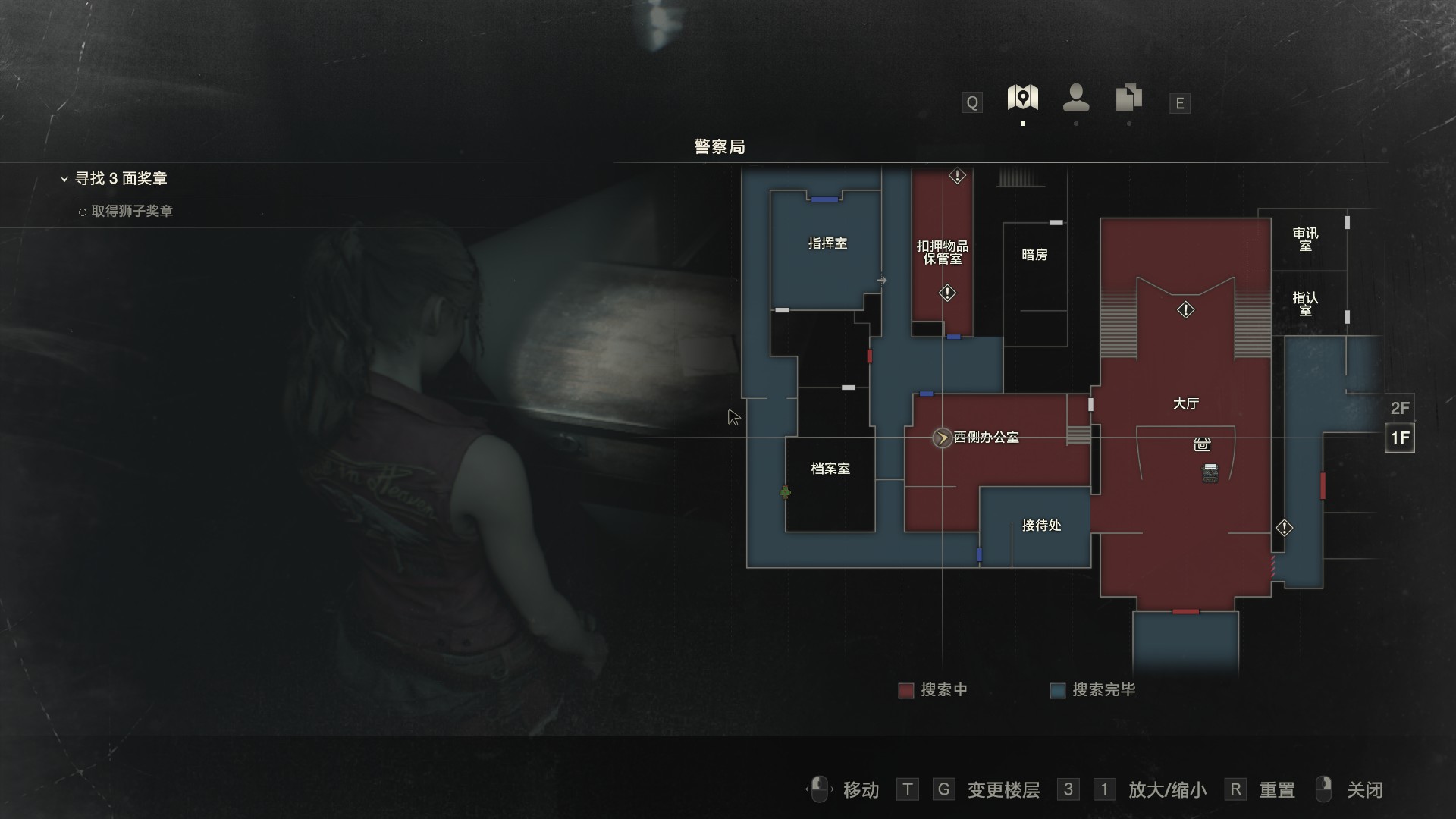The image size is (1456, 819).
Task: Select the green herb marker near 档案室
Action: tap(786, 493)
